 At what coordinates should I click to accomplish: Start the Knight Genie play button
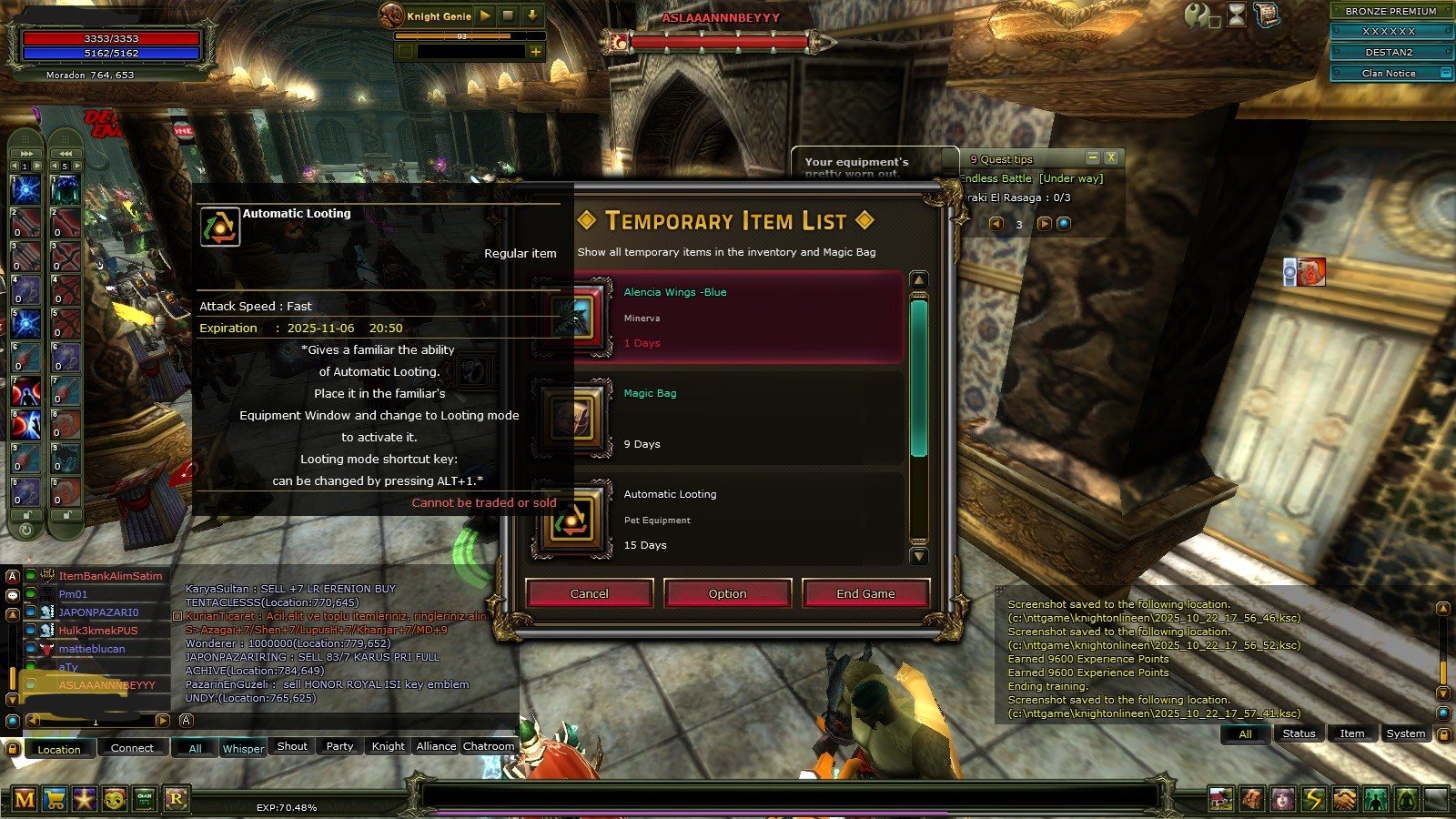coord(485,15)
